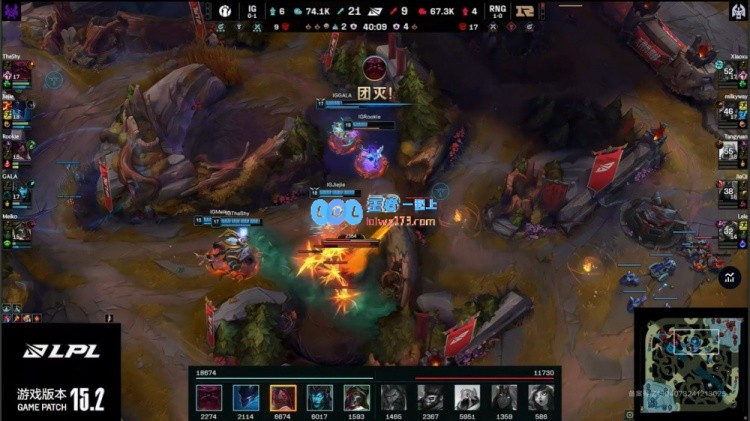
Task: Click damage panel champion with 6017 damage
Action: point(320,397)
